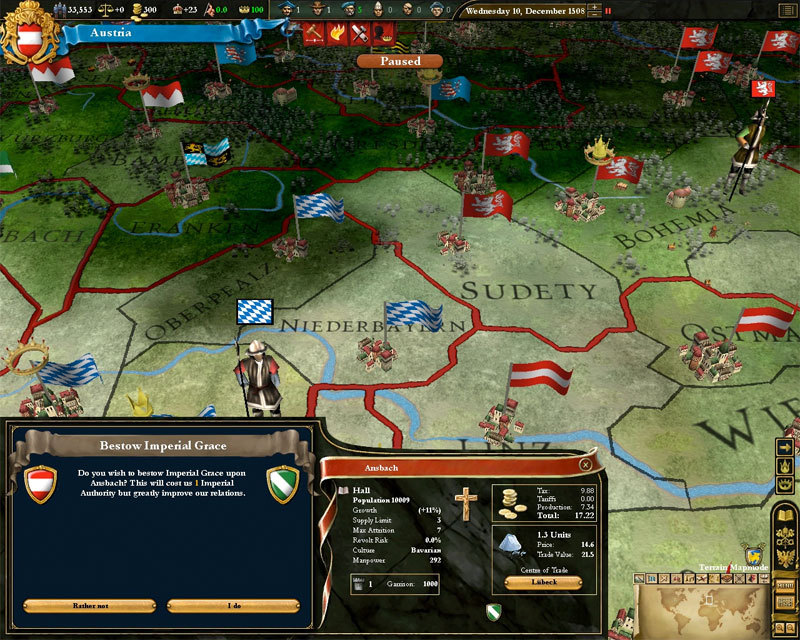This screenshot has width=800, height=640.
Task: Click the green-white shield below Ansbach panel
Action: (493, 611)
